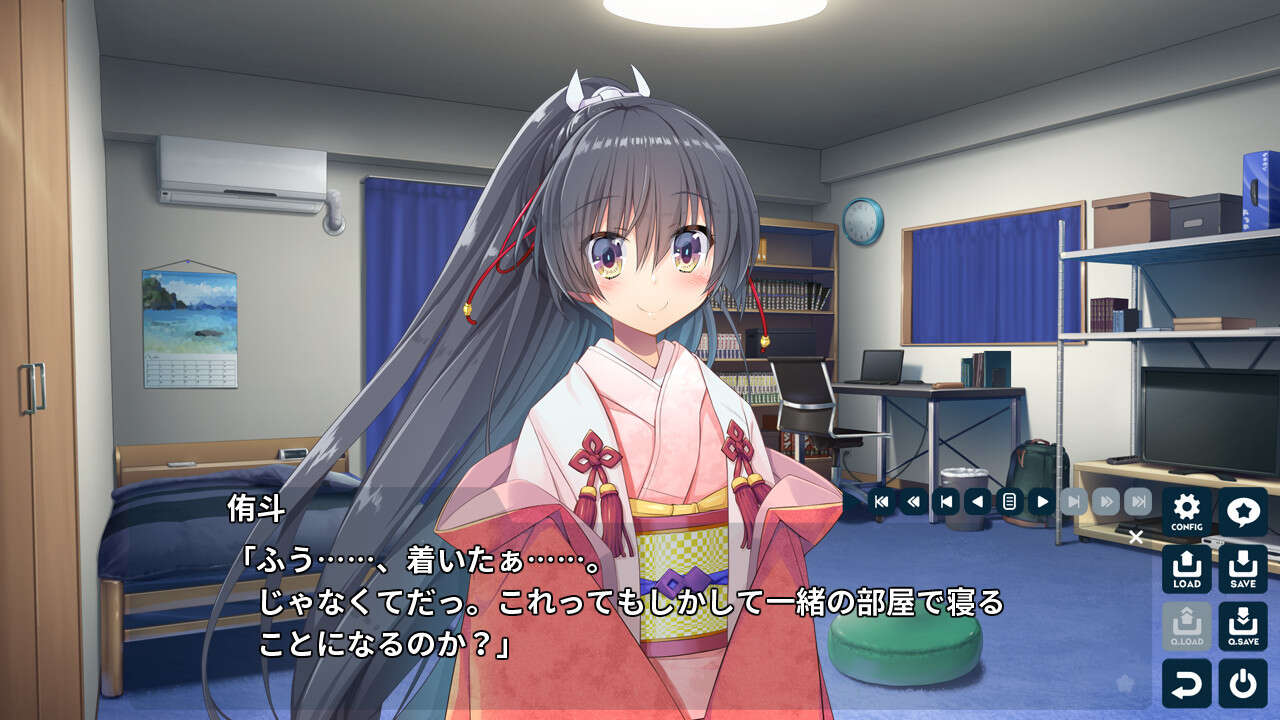Hide the text window with the X
Image resolution: width=1280 pixels, height=720 pixels.
click(1135, 538)
